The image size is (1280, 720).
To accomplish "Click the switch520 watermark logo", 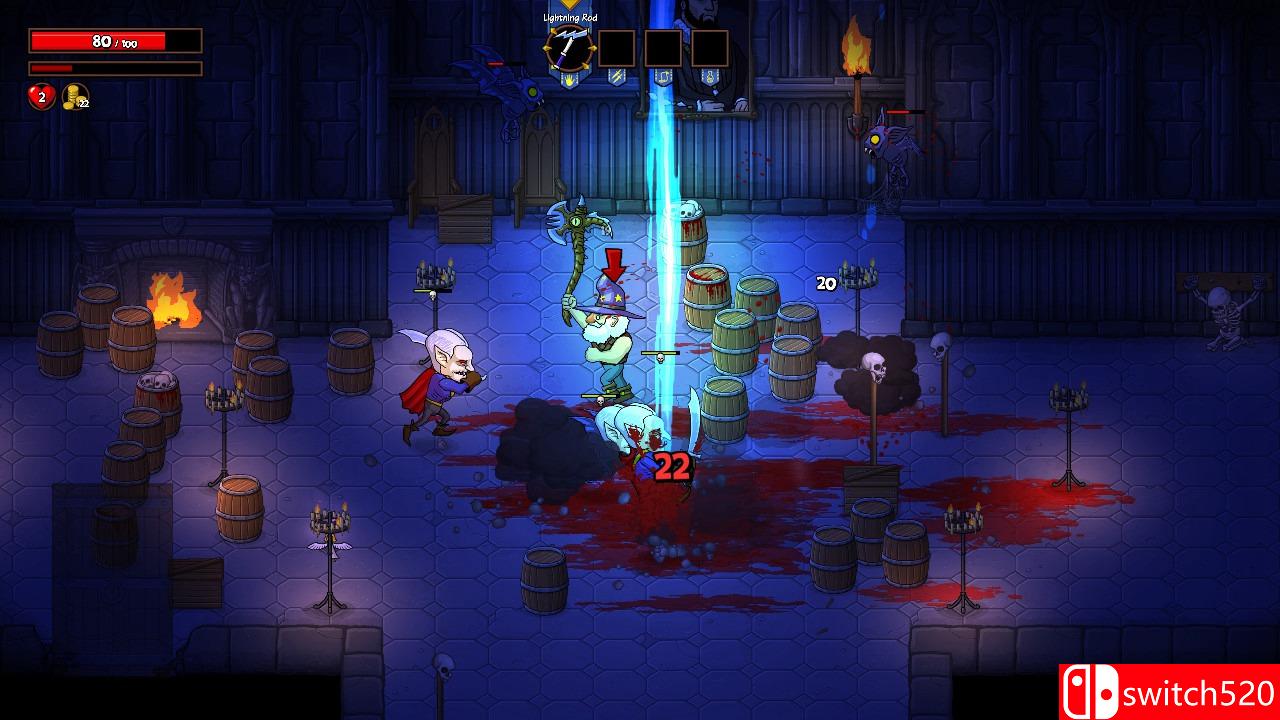I will (x=1169, y=691).
